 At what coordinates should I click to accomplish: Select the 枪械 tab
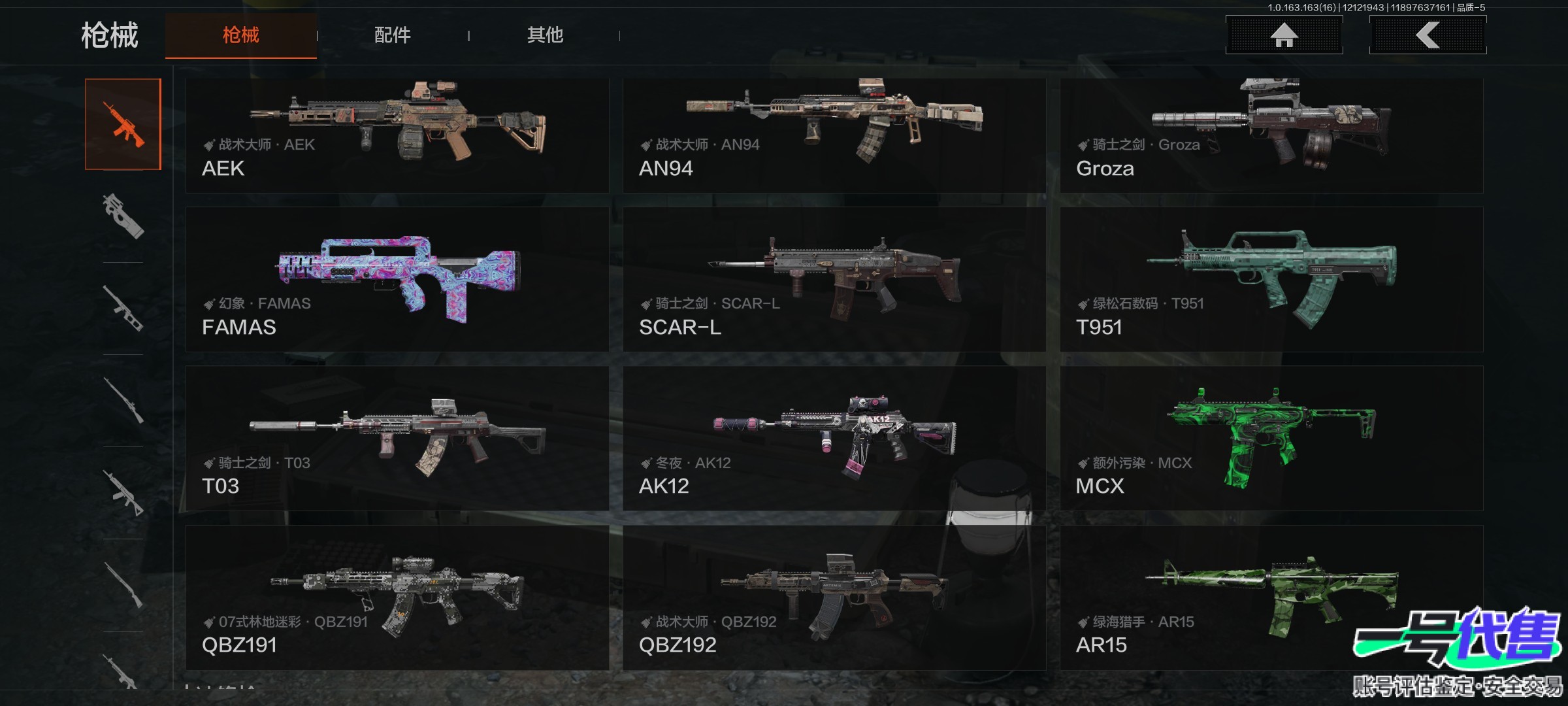click(240, 35)
